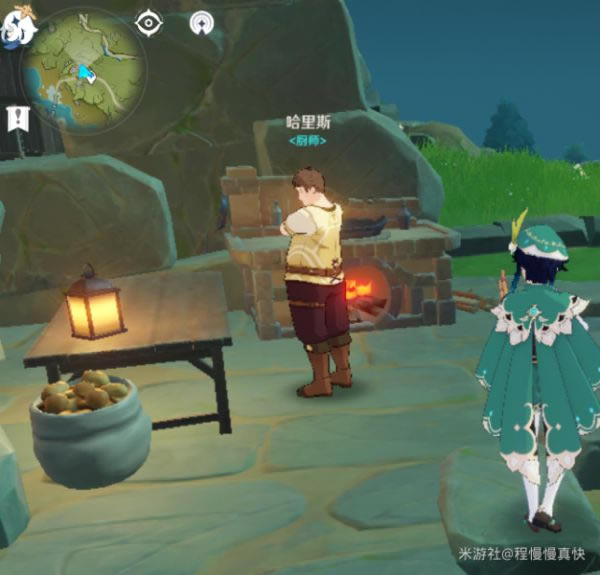Open the quest log exclamation banner

point(18,118)
